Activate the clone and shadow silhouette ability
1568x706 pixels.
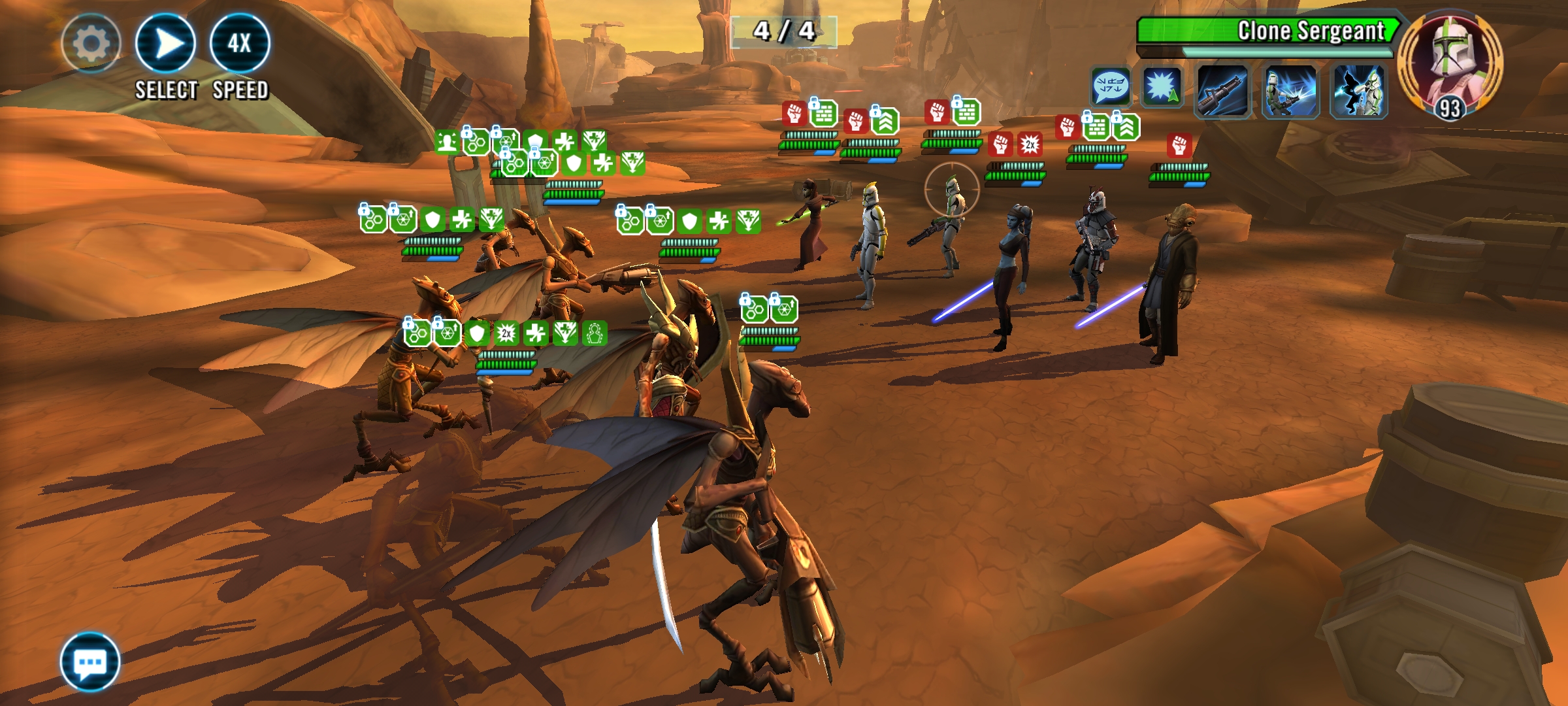pyautogui.click(x=1359, y=92)
